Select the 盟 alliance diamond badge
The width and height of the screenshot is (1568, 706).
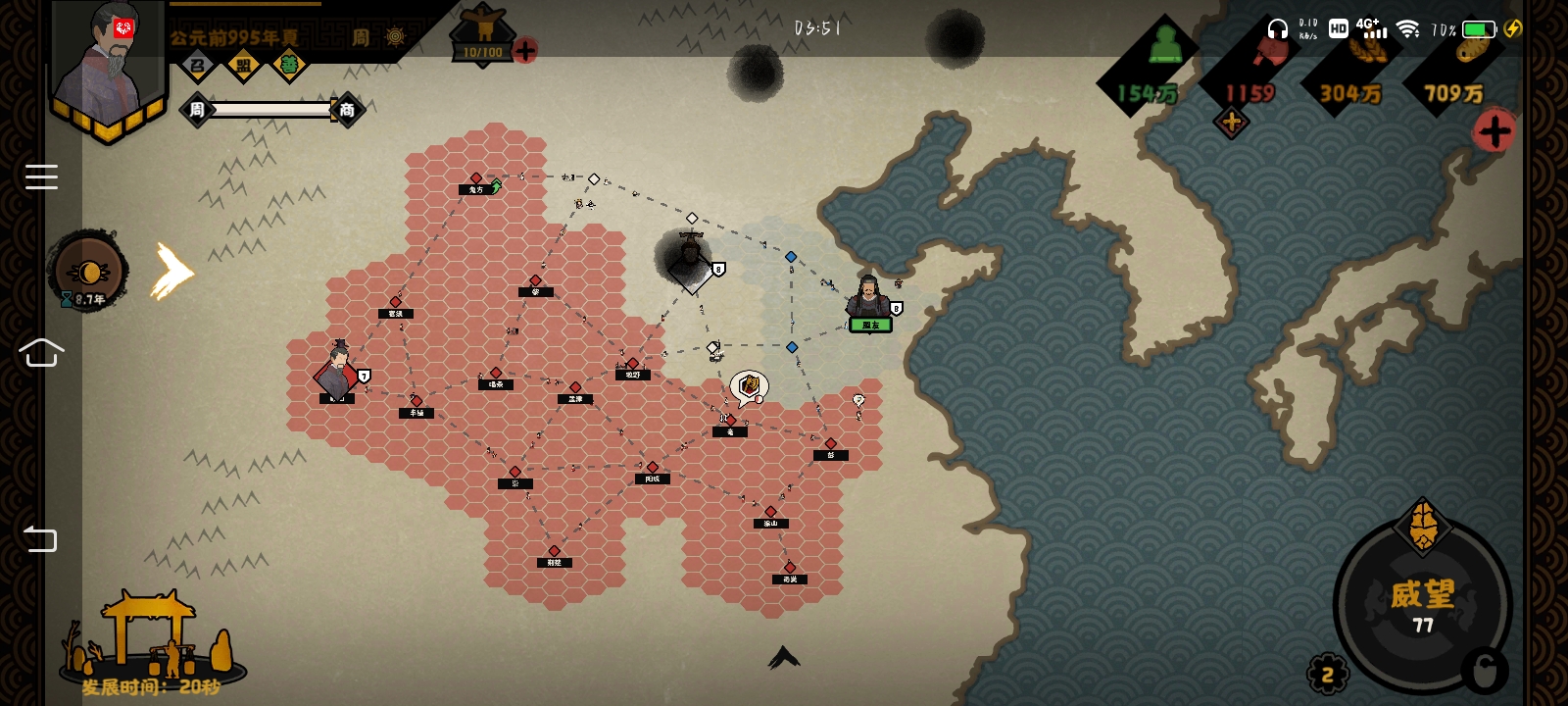pyautogui.click(x=243, y=67)
